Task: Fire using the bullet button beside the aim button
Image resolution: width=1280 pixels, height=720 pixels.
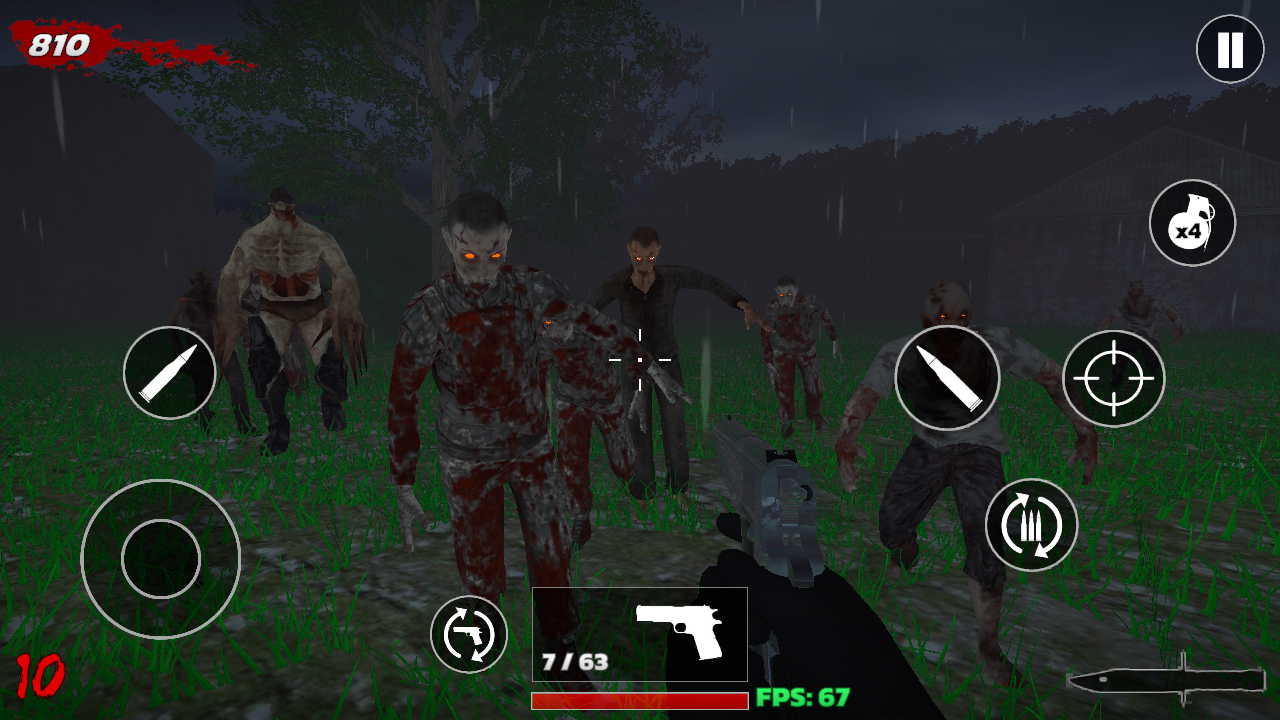Action: [x=947, y=378]
